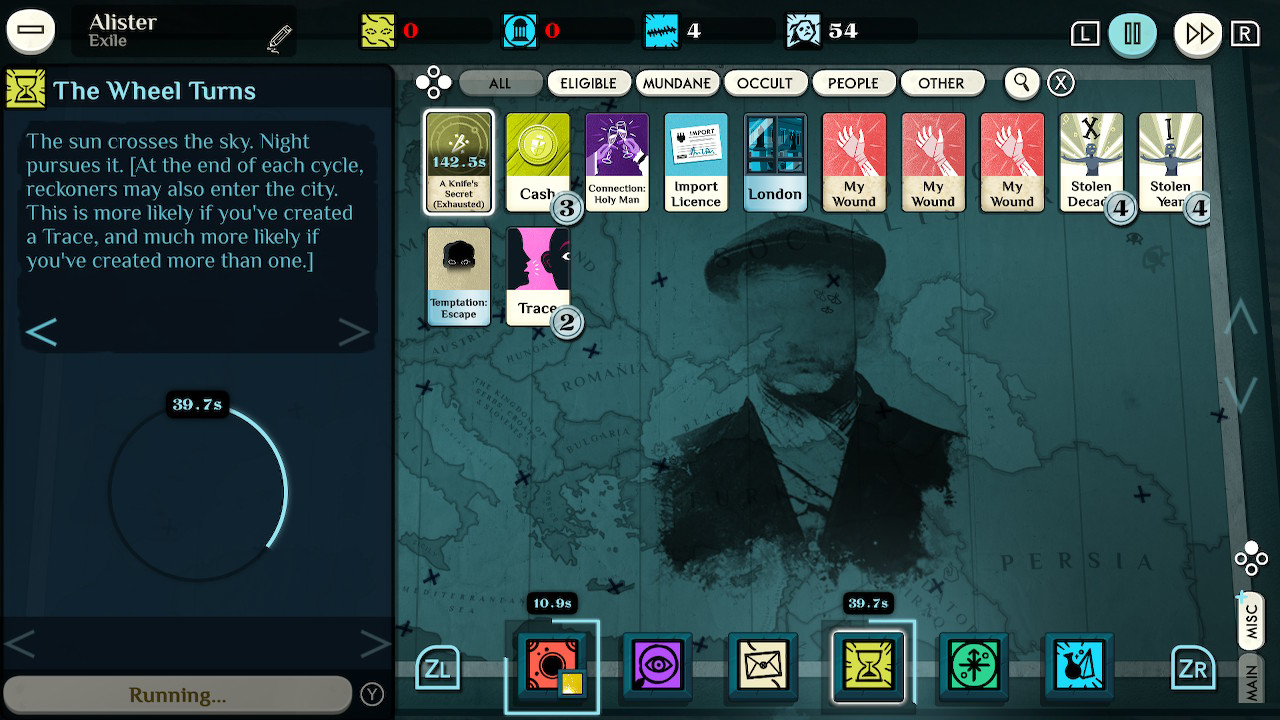1280x720 pixels.
Task: Select the PEOPLE filter tab
Action: (x=854, y=83)
